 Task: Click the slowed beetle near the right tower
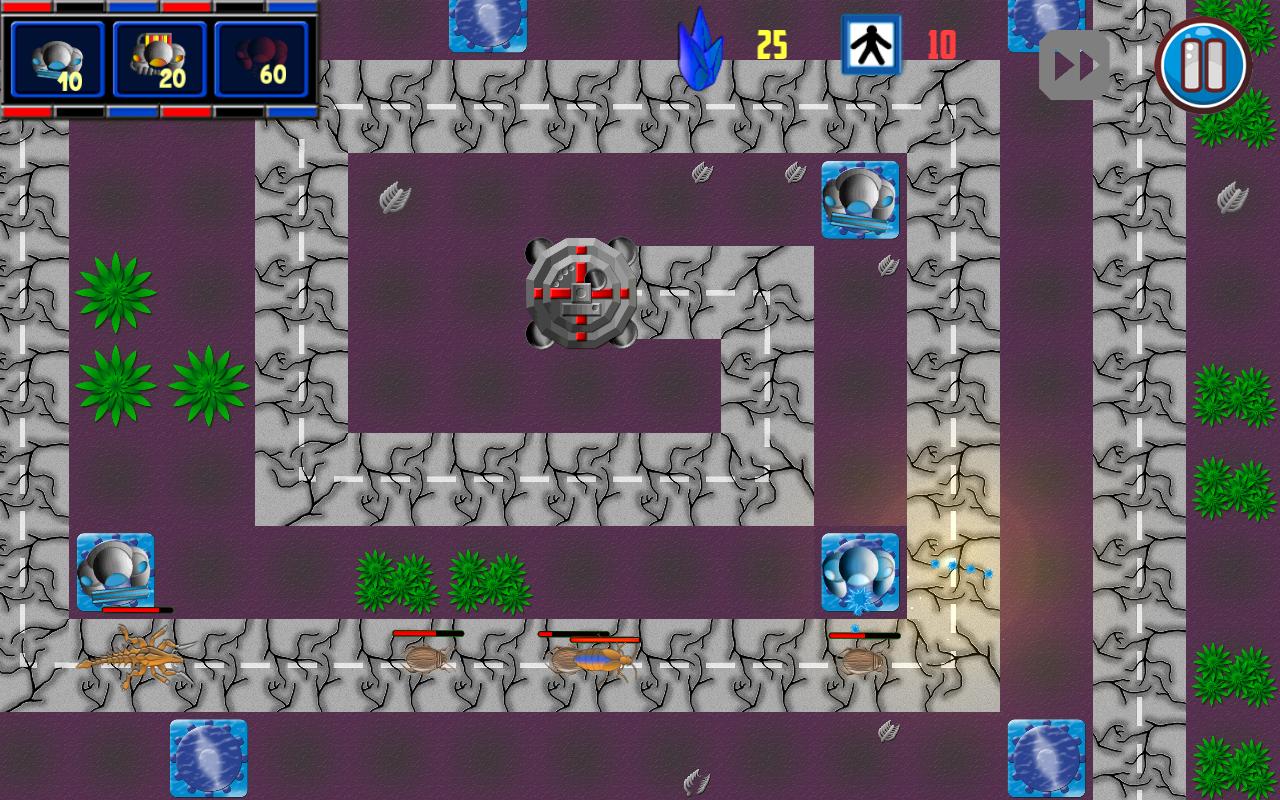click(862, 662)
